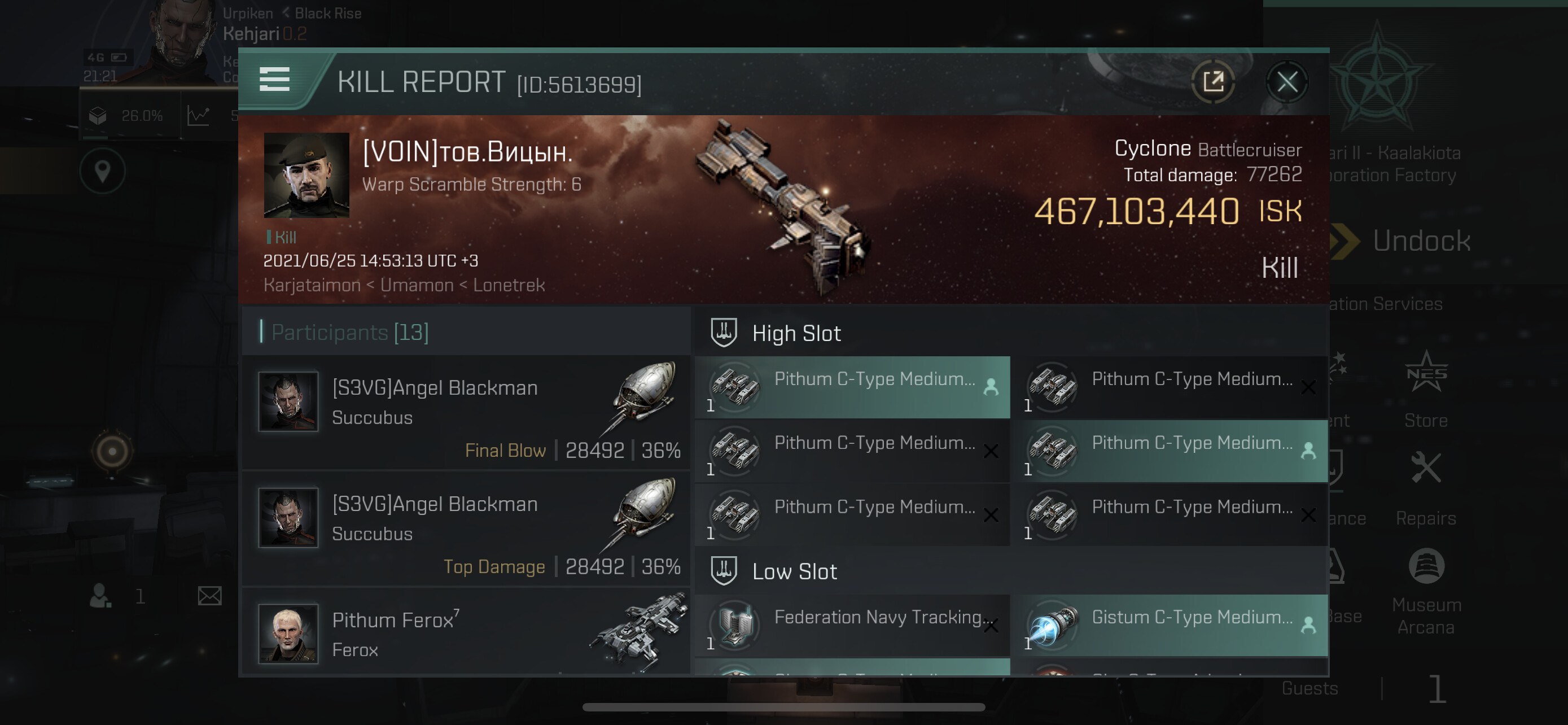Inspect the Gistum C-Type Medium module
This screenshot has height=725, width=1568.
(1170, 625)
